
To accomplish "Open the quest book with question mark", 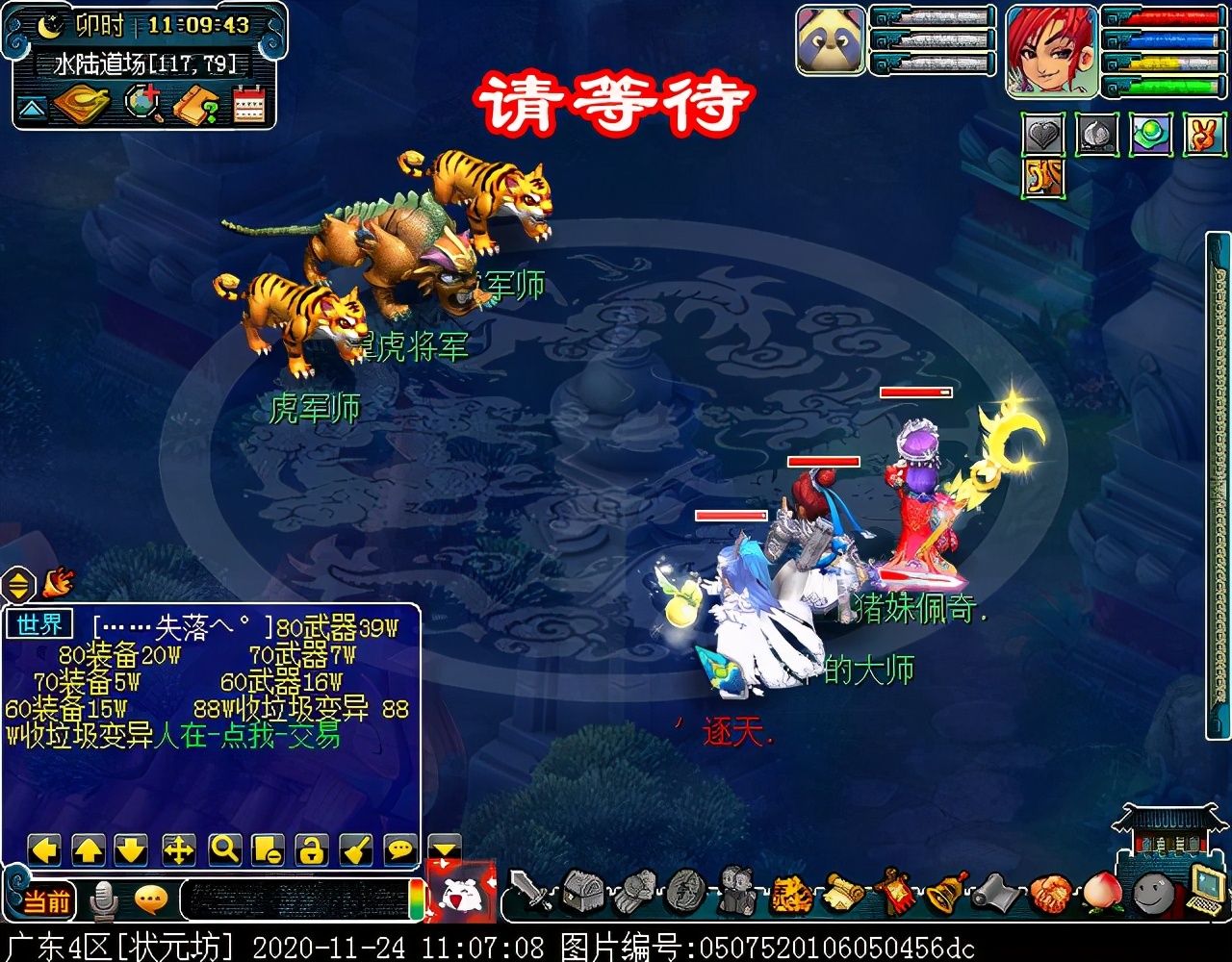I will [x=195, y=105].
